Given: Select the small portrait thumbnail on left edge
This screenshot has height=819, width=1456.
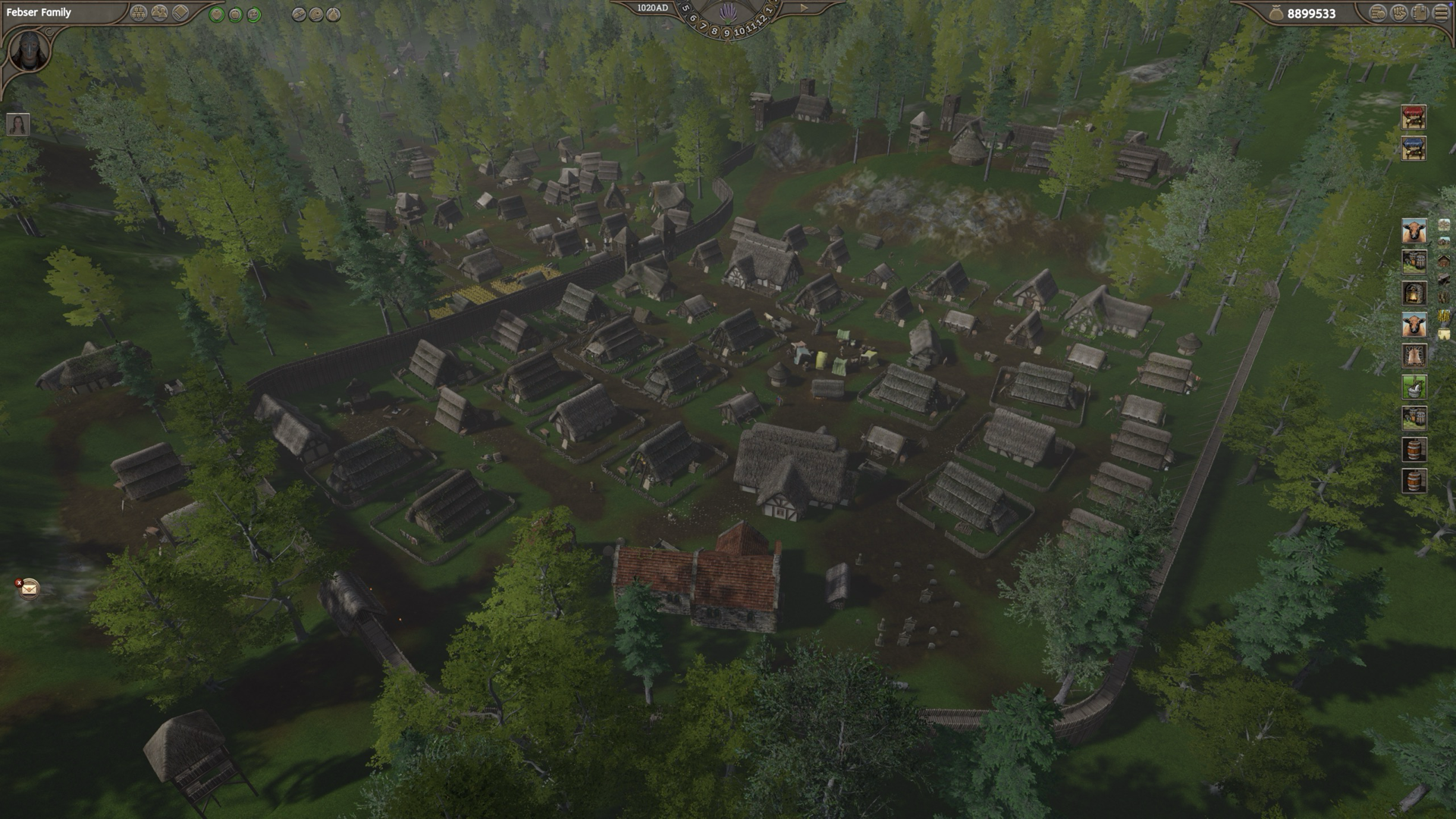Looking at the screenshot, I should pyautogui.click(x=19, y=124).
